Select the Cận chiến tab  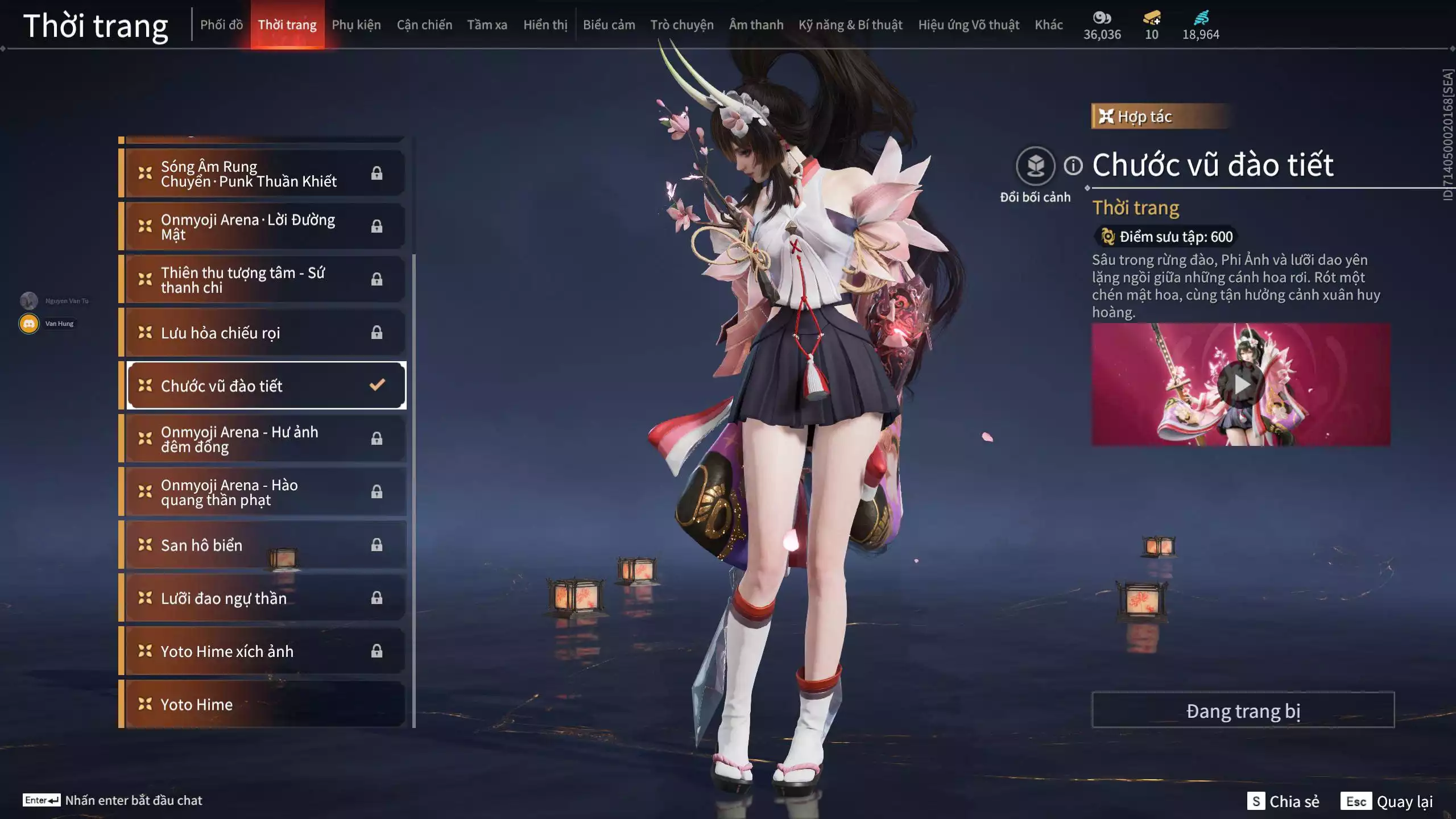click(424, 25)
